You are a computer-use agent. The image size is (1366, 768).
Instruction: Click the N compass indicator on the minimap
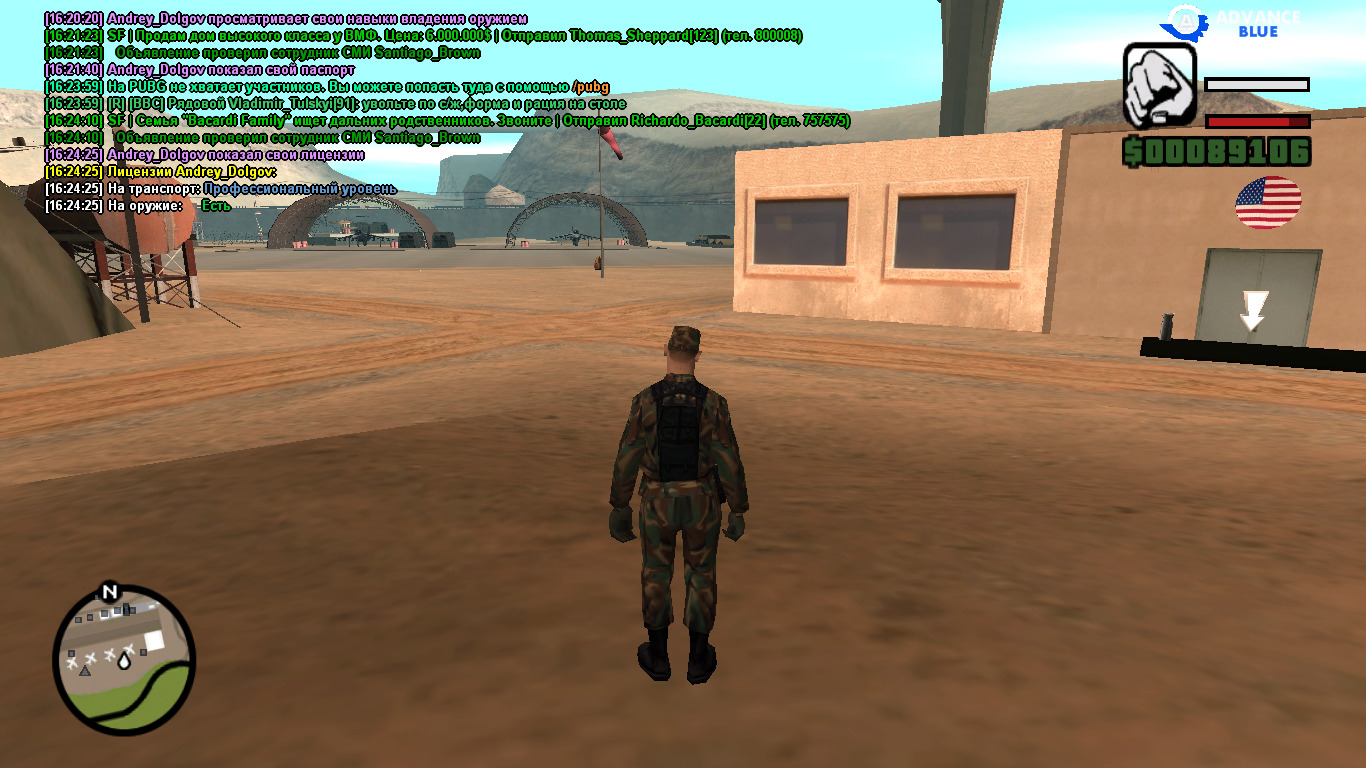[x=110, y=591]
